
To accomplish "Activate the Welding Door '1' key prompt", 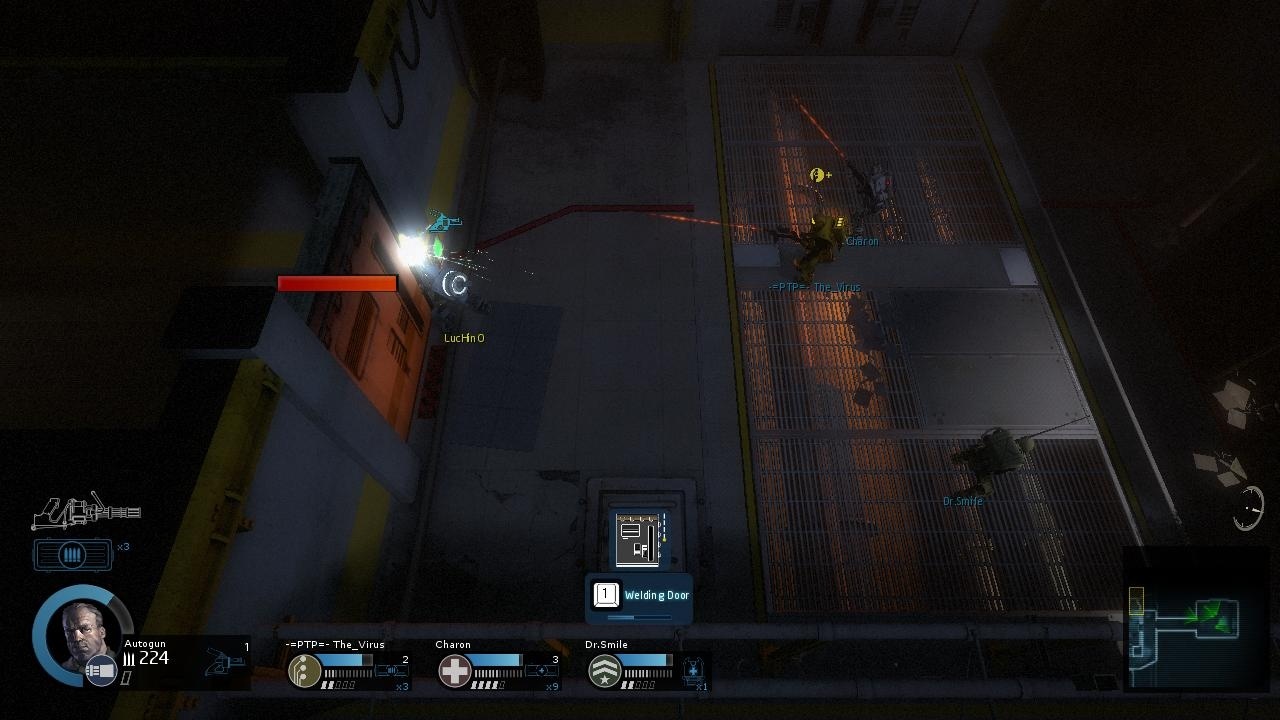I will [607, 594].
